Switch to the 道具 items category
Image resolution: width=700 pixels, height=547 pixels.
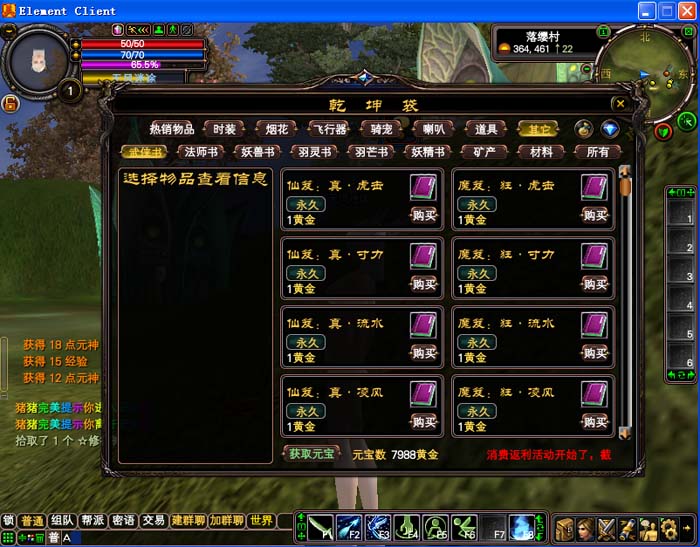pos(486,129)
